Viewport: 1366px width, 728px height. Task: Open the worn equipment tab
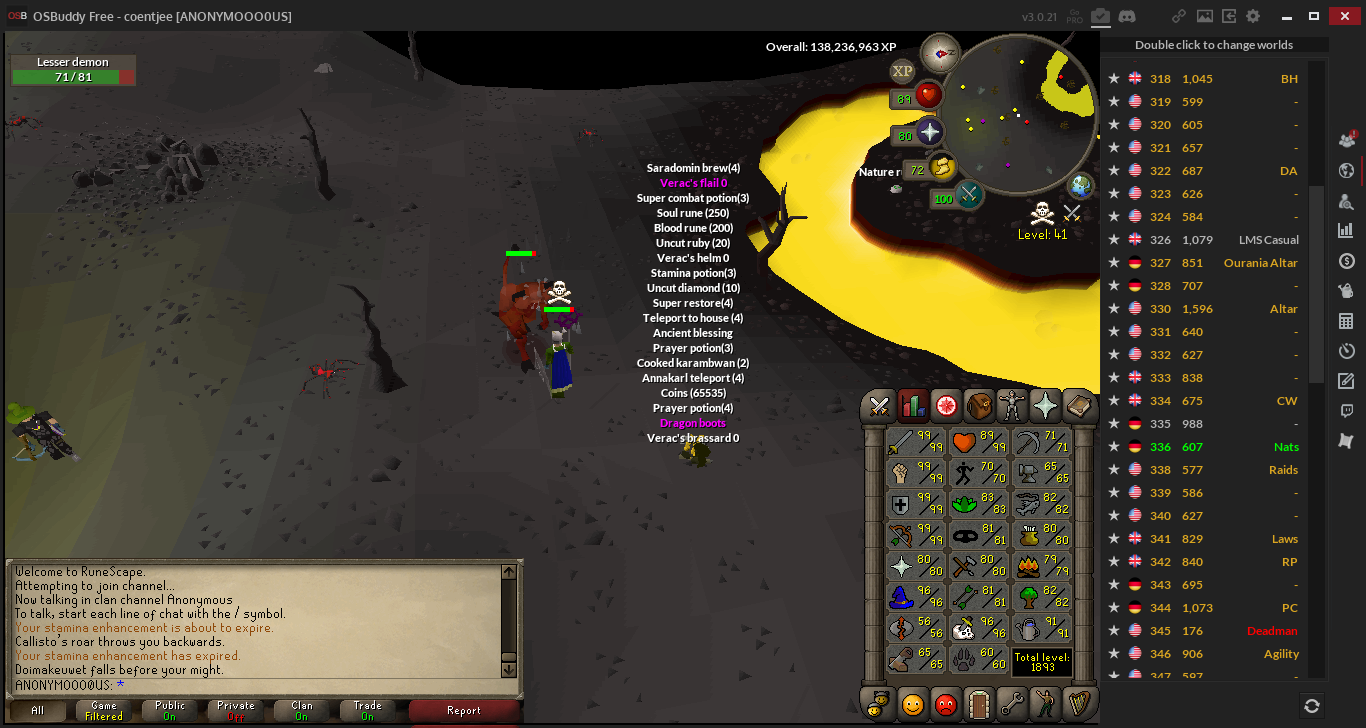coord(1012,405)
